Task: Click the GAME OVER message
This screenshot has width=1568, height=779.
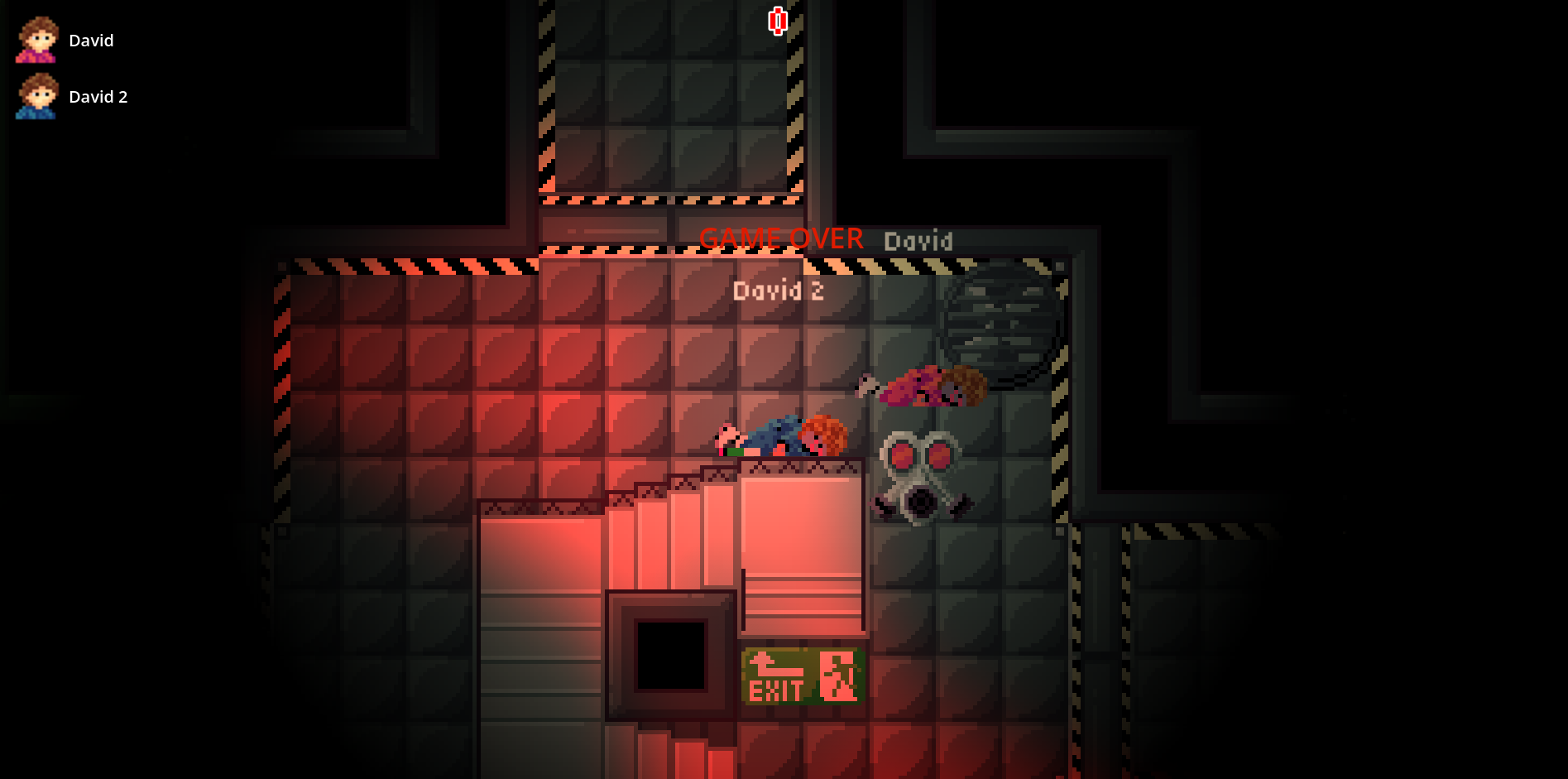Action: pos(782,238)
